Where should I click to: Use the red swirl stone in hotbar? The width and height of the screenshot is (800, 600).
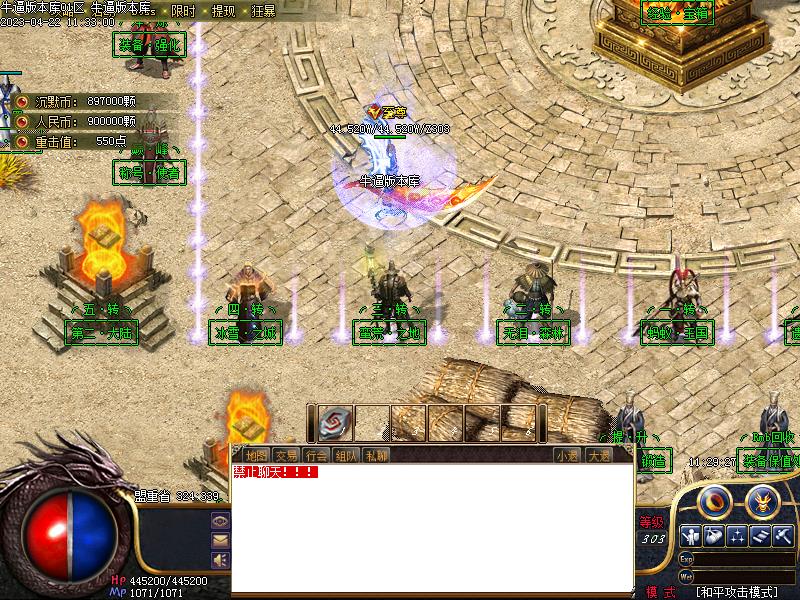(337, 423)
